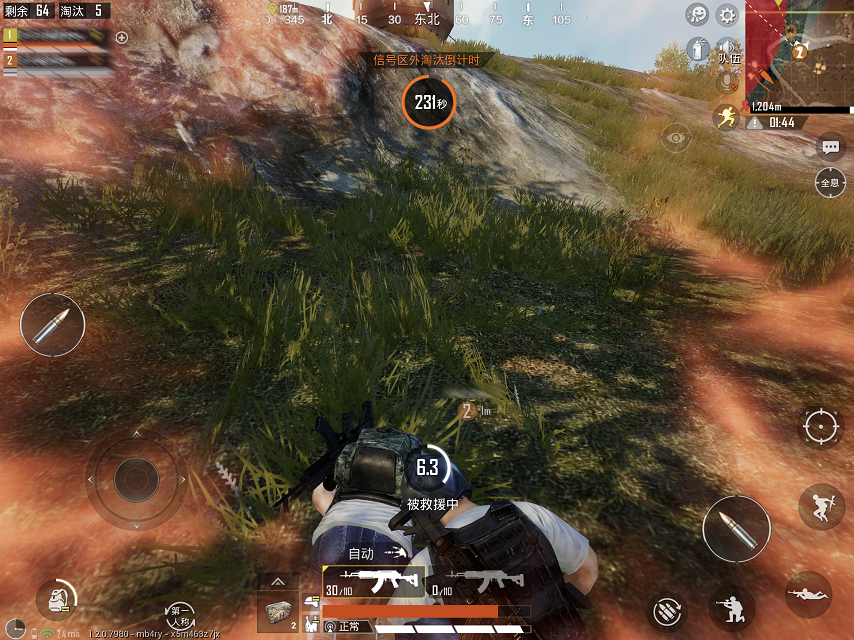The height and width of the screenshot is (640, 854).
Task: Tap the reload ammo button
Action: coord(667,610)
